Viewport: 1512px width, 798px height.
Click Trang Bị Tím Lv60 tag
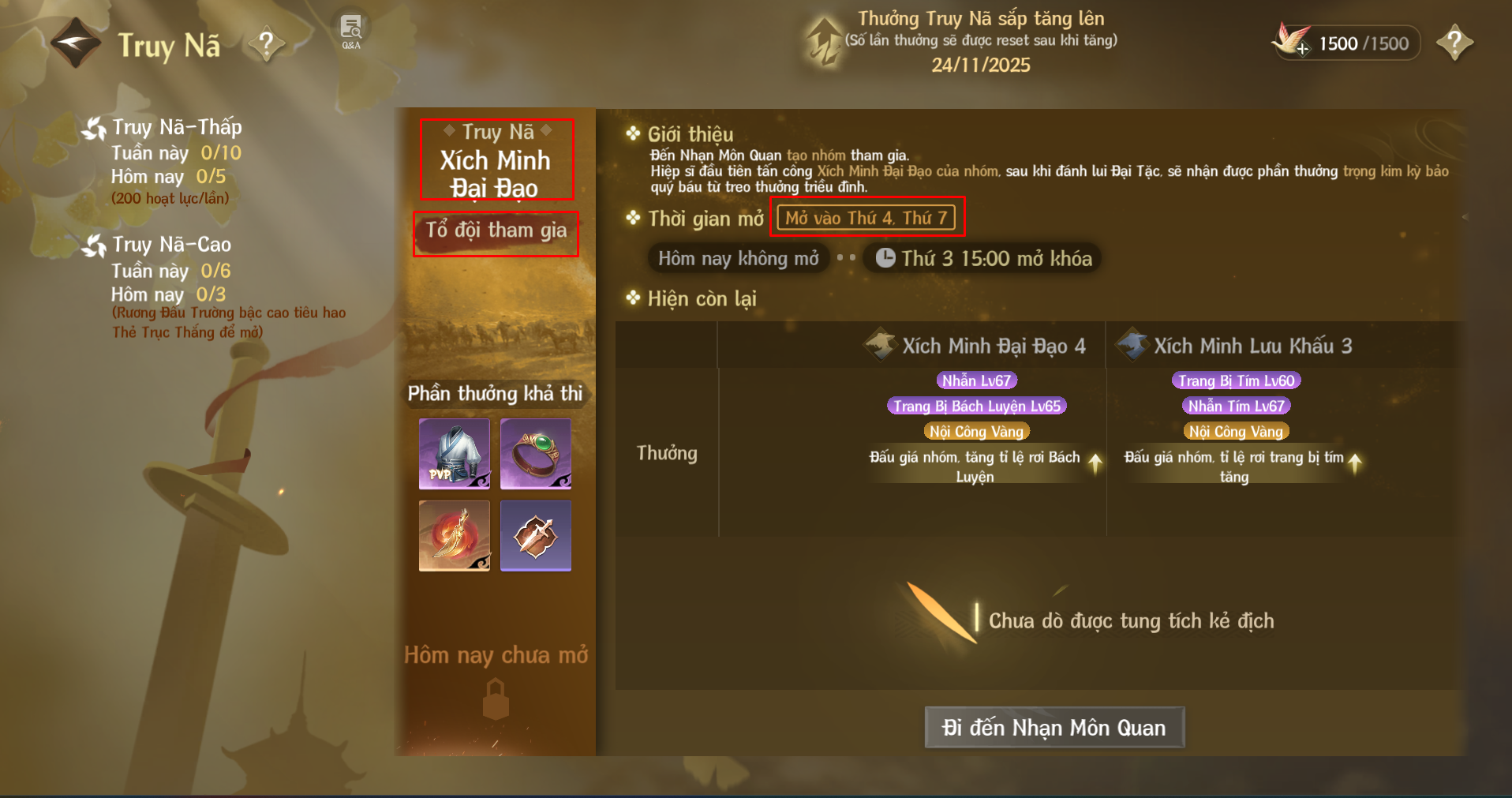tap(1236, 380)
